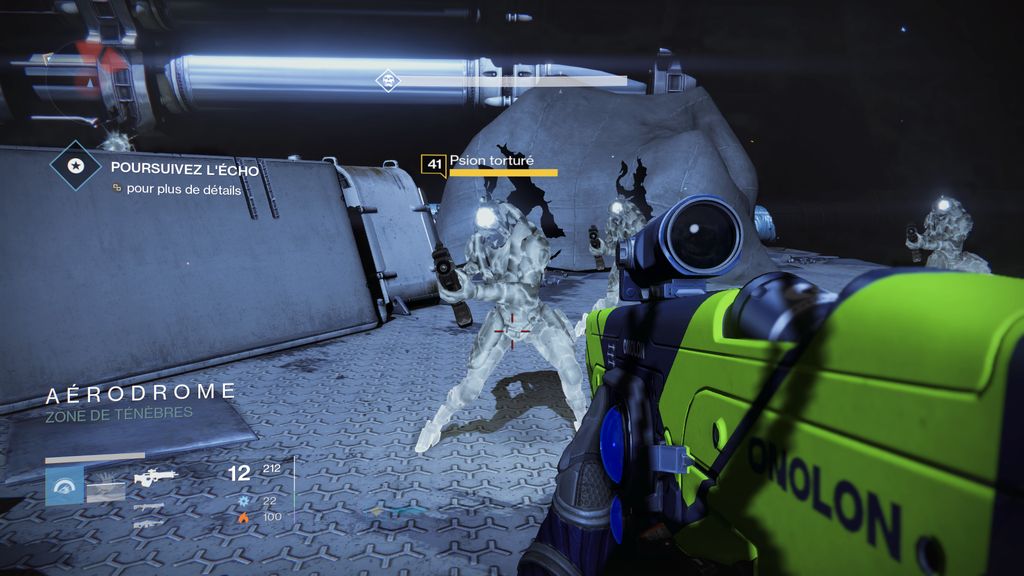Click the orange flame heavy ammo icon
The height and width of the screenshot is (576, 1024).
pos(243,517)
